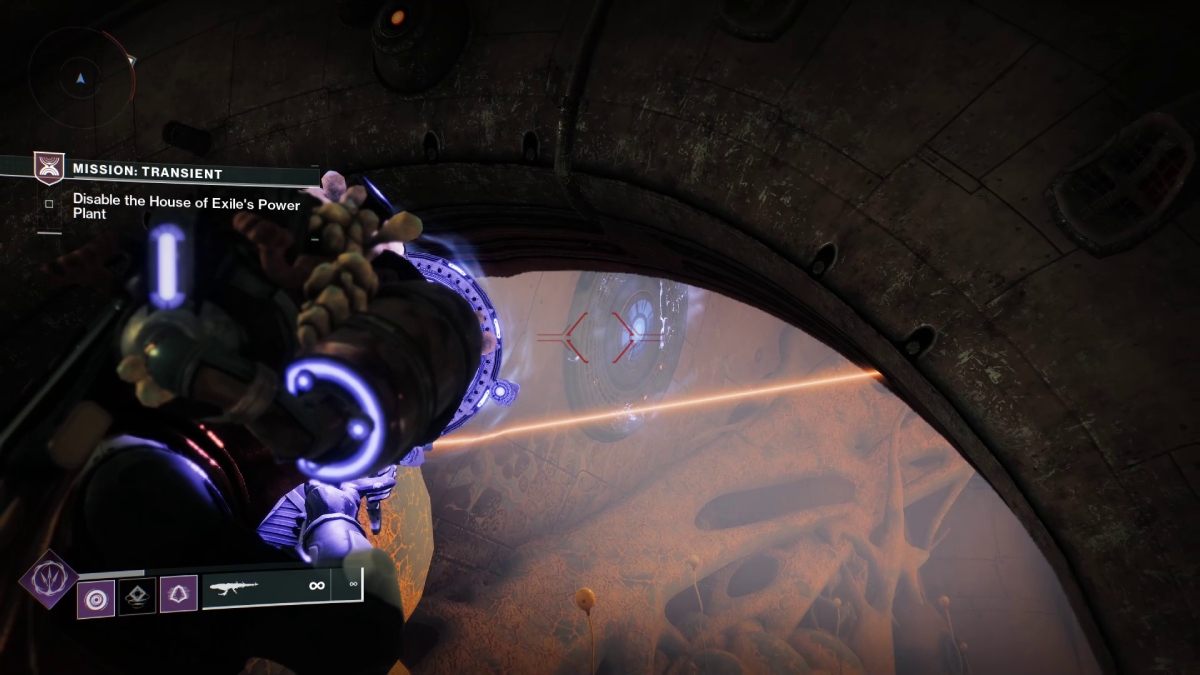Open the Mission: Transient objective tracker
The image size is (1200, 675).
tap(148, 173)
